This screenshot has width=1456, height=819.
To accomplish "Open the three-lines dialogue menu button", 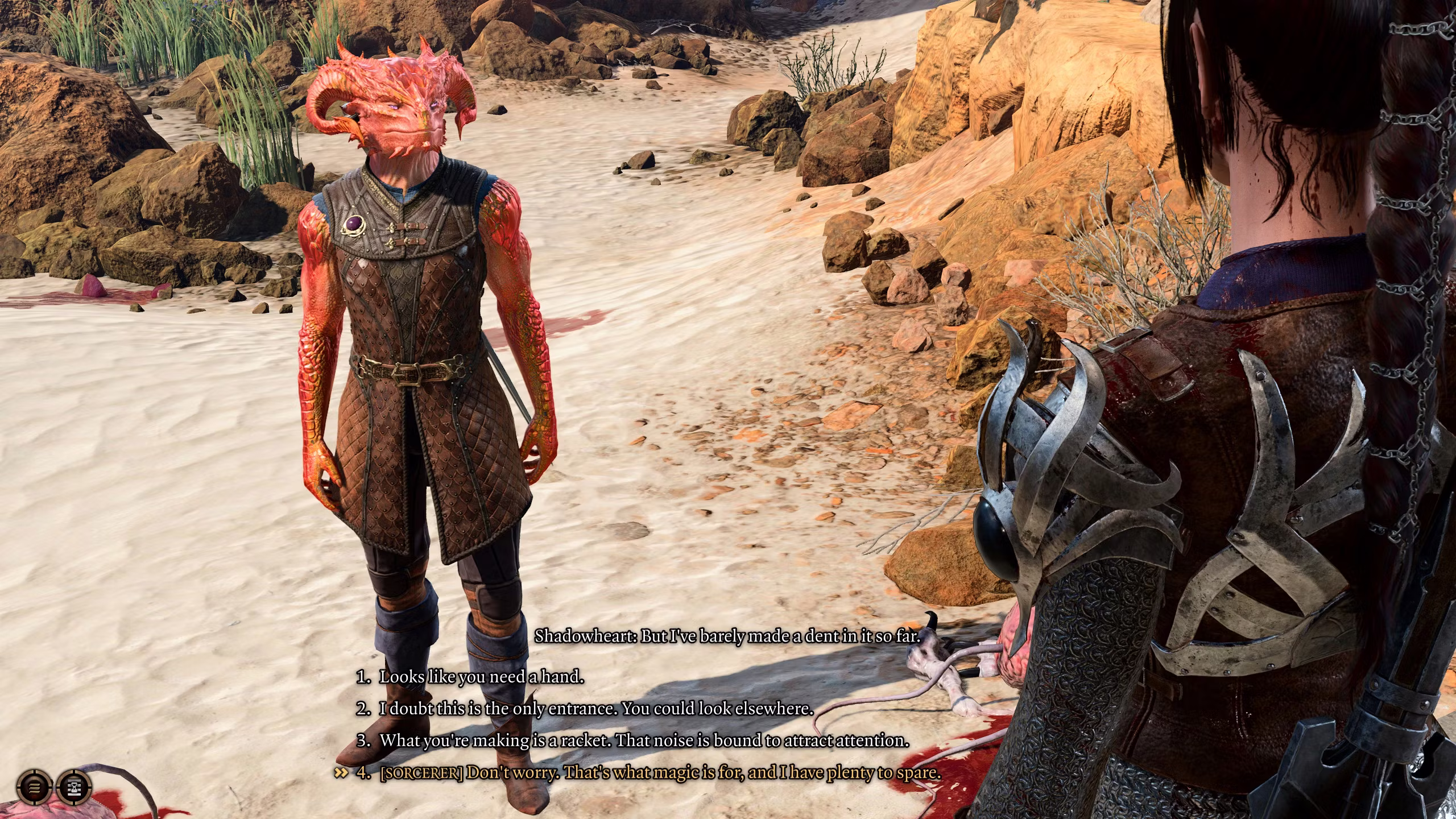I will 35,788.
